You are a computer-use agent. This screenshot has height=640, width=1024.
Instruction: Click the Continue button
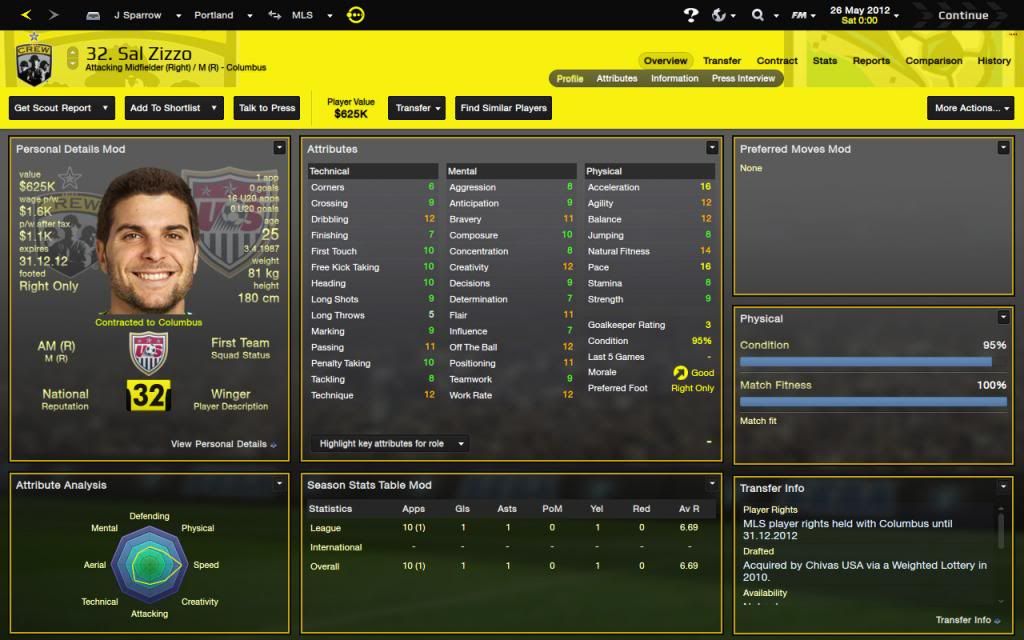(962, 15)
